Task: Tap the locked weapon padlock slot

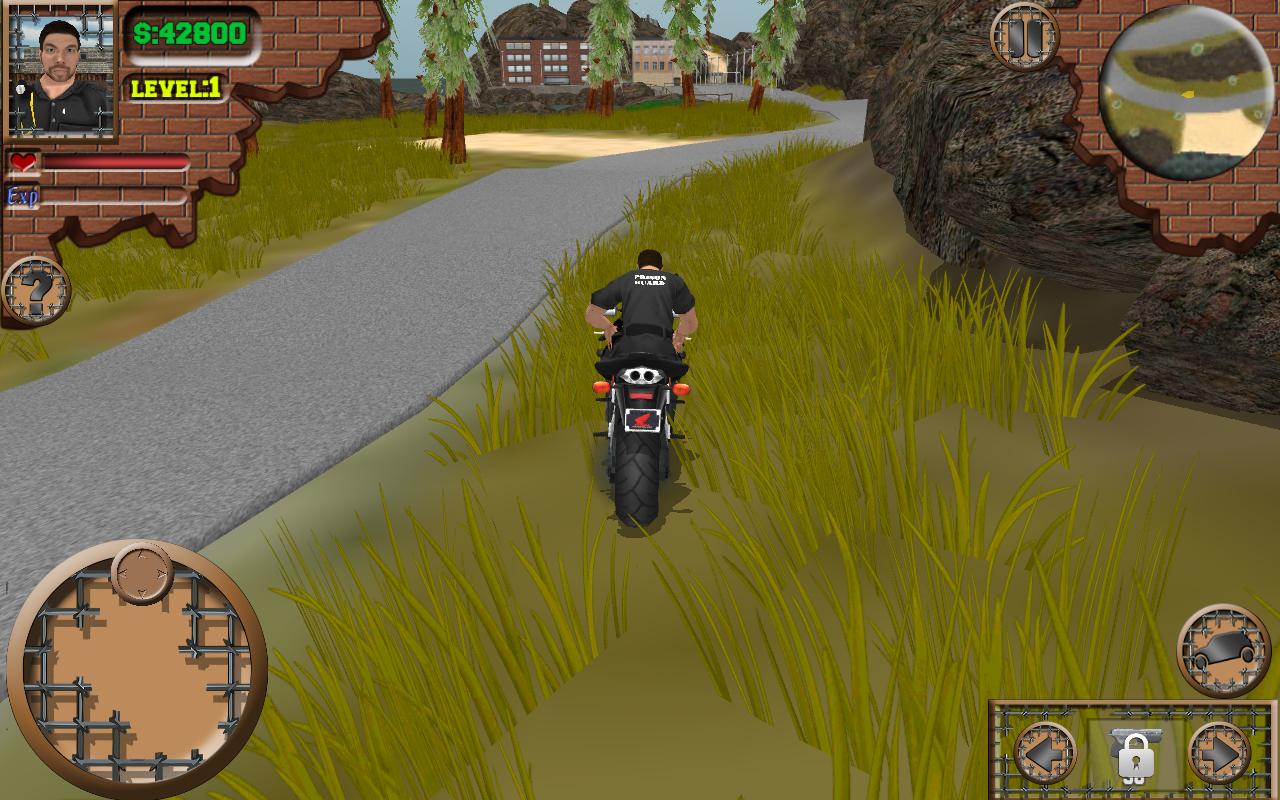Action: pos(1134,754)
